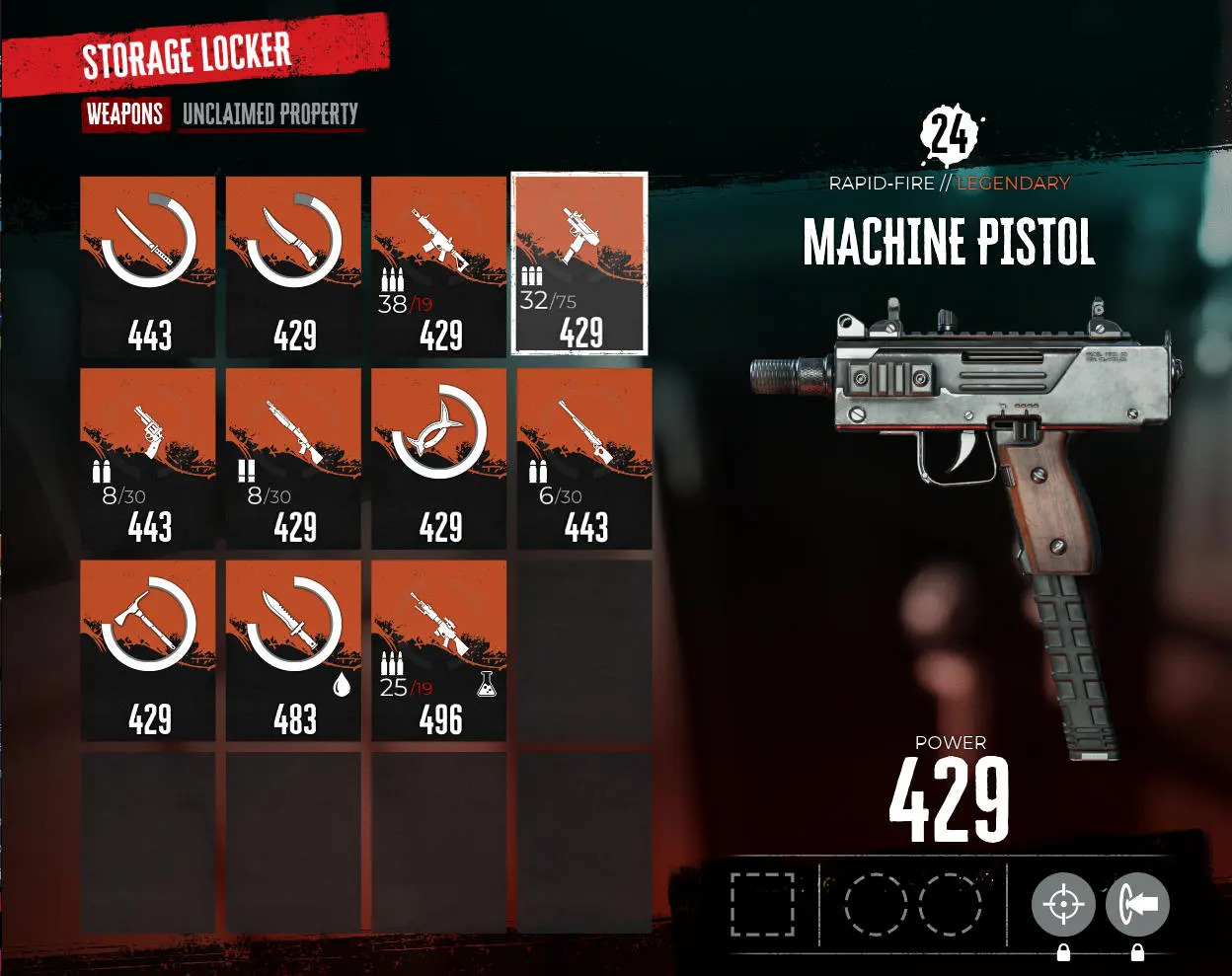Screen dimensions: 1232x976
Task: Select the katana with power 443
Action: (148, 266)
